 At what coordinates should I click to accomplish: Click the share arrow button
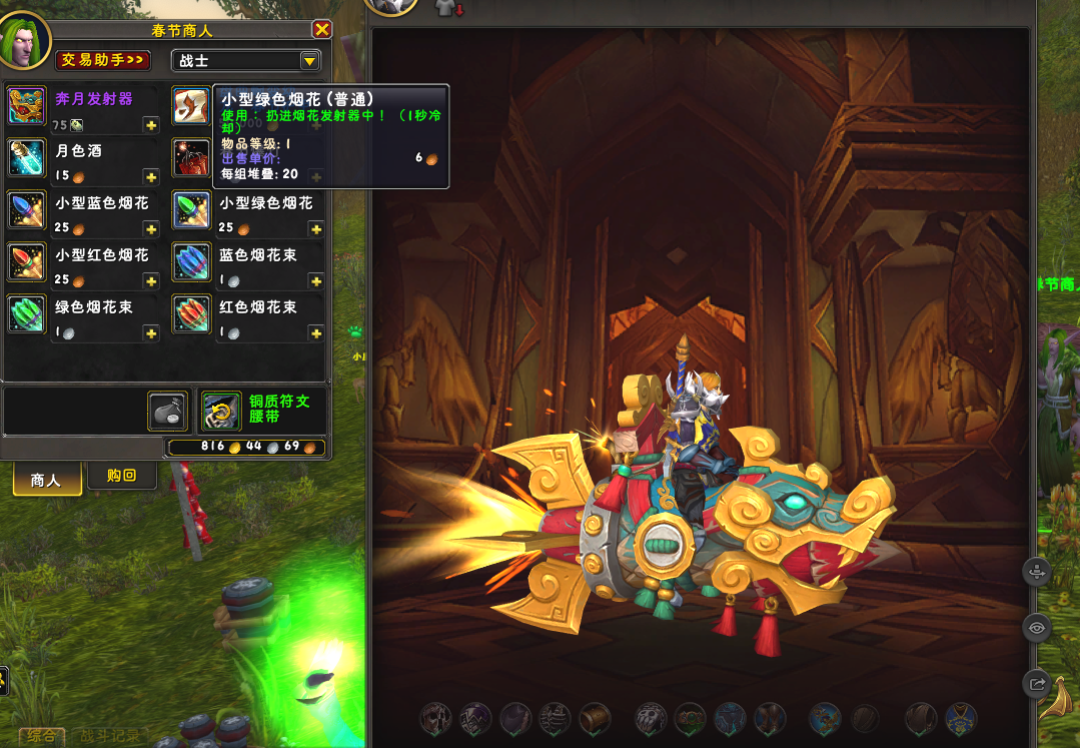1036,684
